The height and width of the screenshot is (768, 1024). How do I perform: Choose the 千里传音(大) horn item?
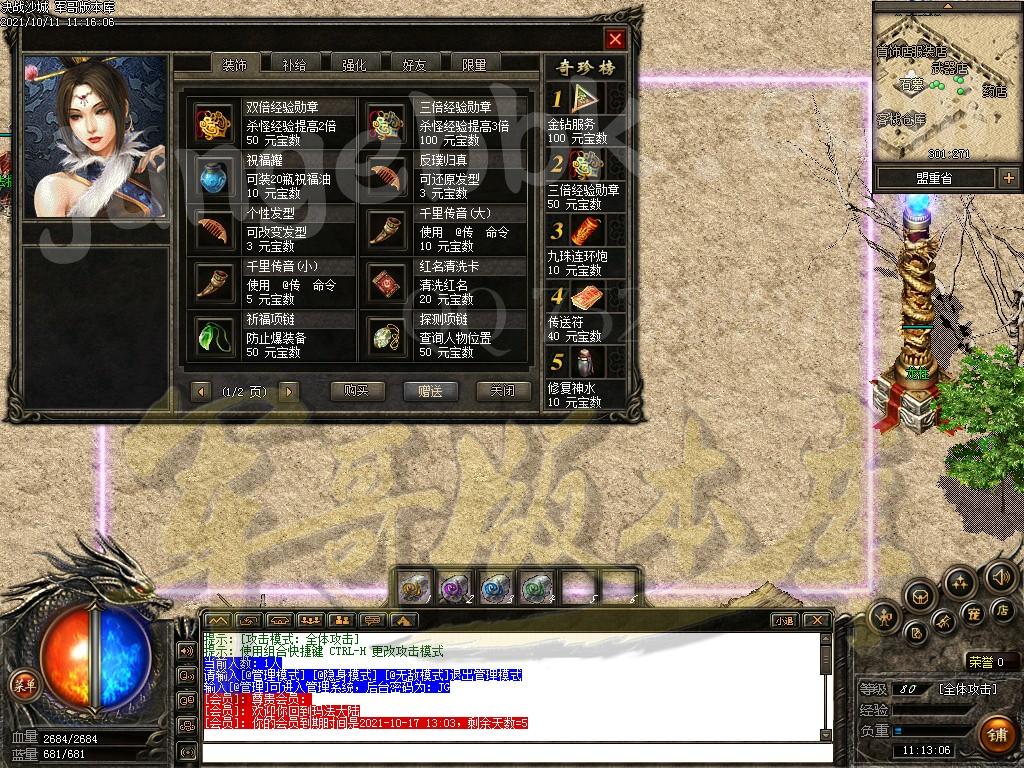point(385,229)
